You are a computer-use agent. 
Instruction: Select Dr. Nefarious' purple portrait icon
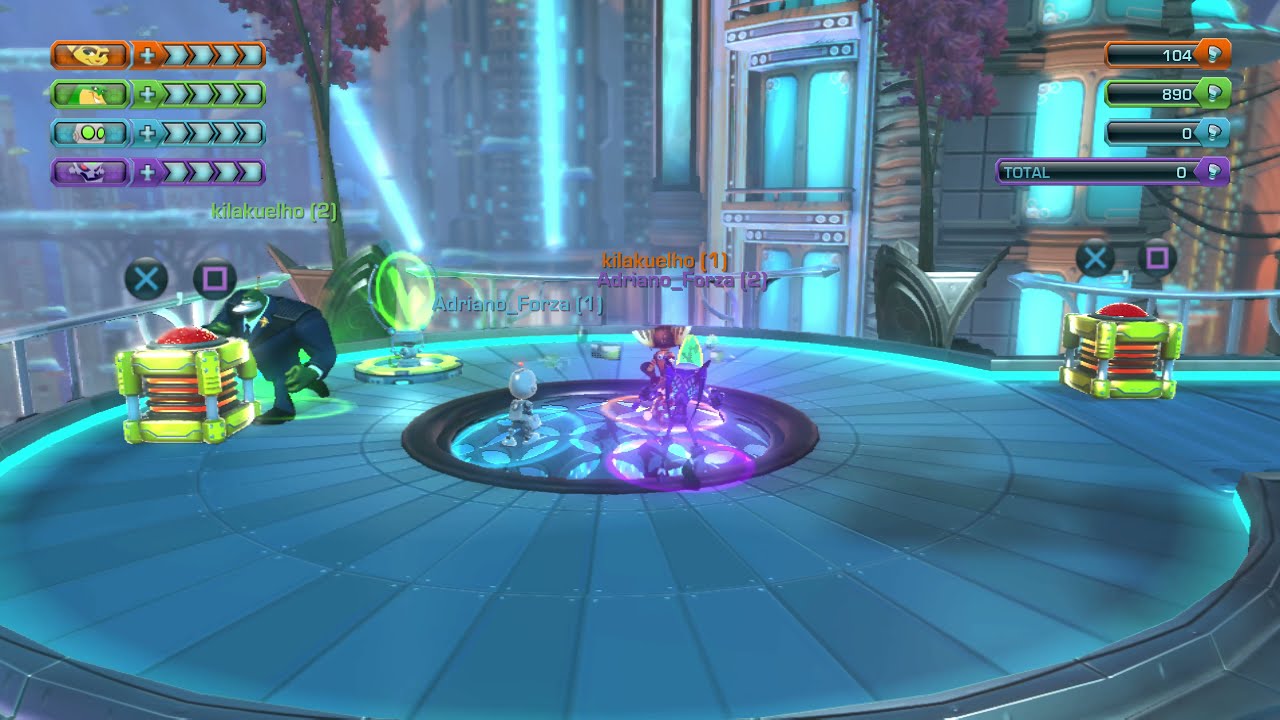pyautogui.click(x=92, y=172)
